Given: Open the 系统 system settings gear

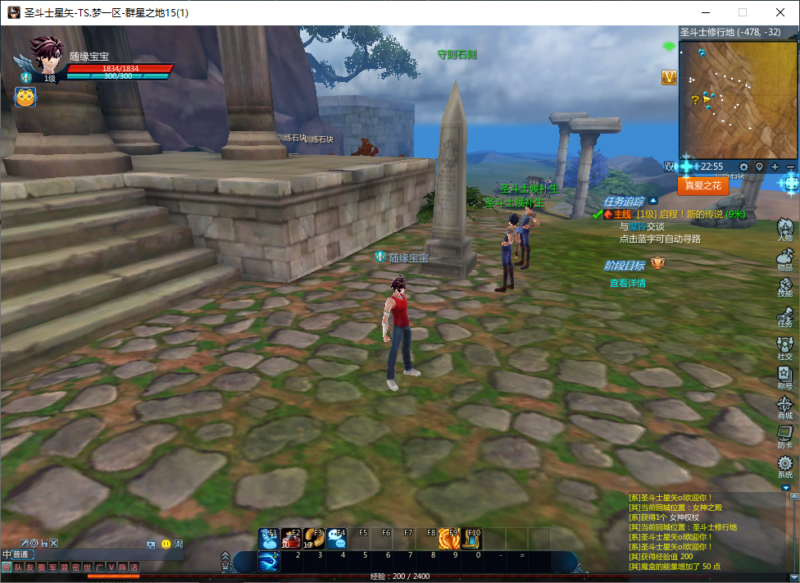Looking at the screenshot, I should (x=785, y=465).
